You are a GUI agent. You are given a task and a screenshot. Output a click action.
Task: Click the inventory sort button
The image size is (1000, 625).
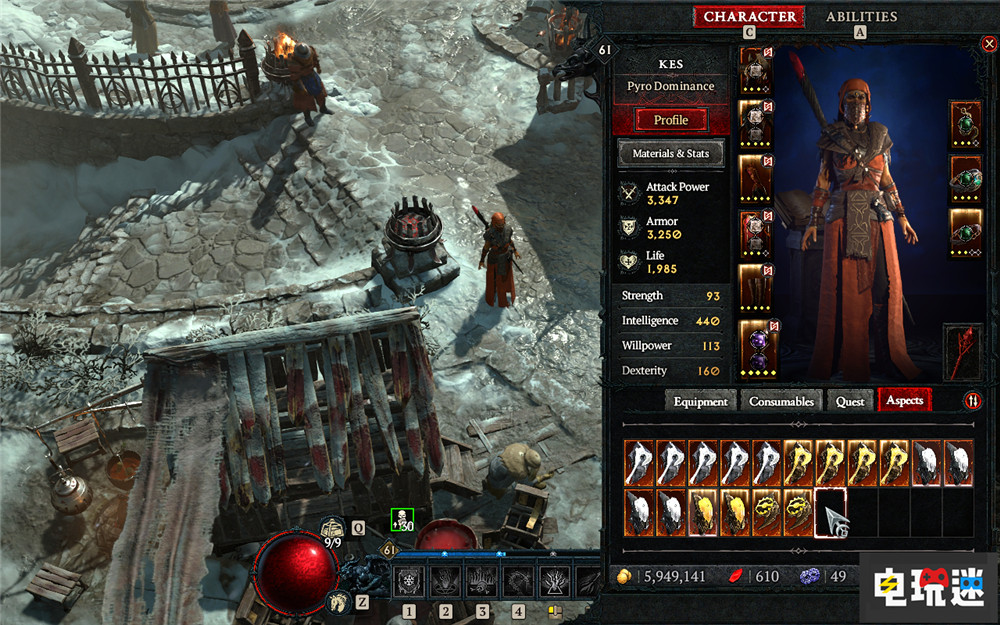point(973,401)
